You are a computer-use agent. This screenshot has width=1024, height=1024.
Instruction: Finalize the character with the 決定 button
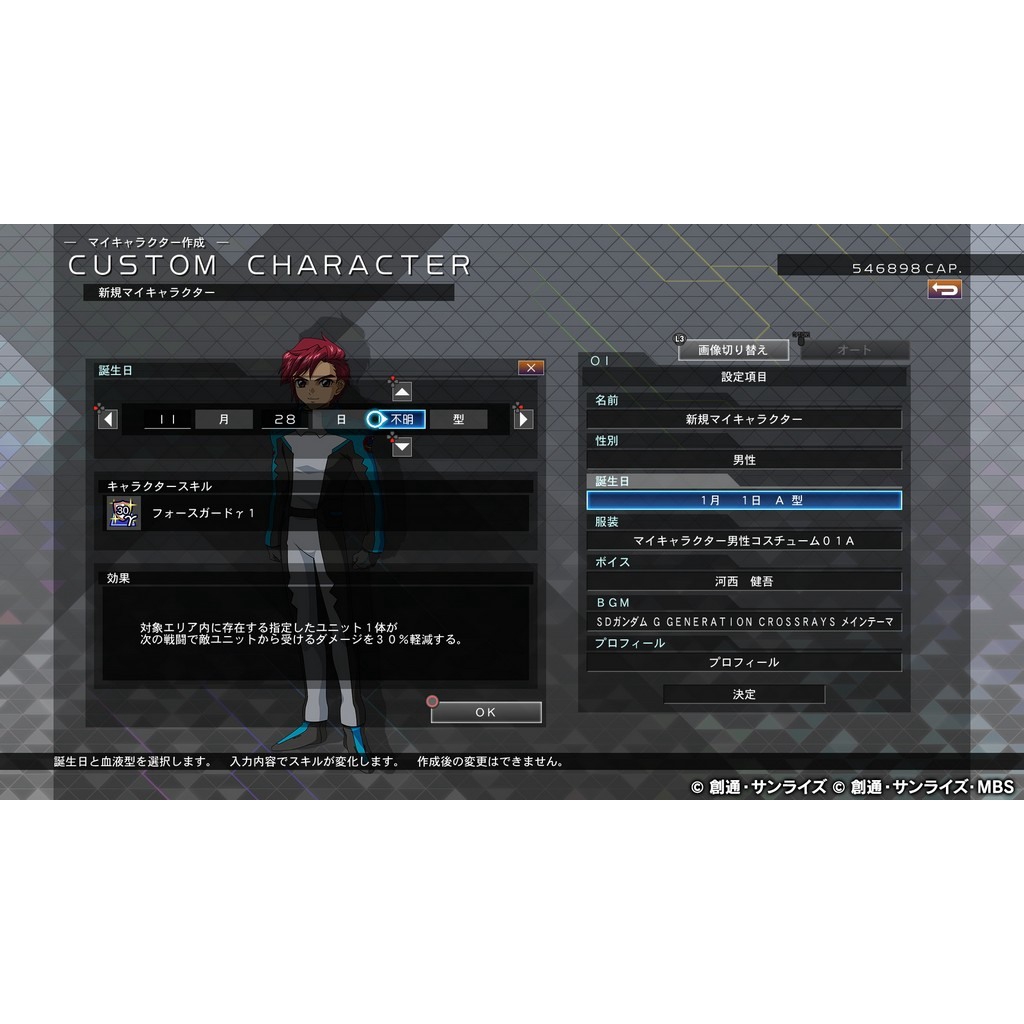pyautogui.click(x=744, y=694)
